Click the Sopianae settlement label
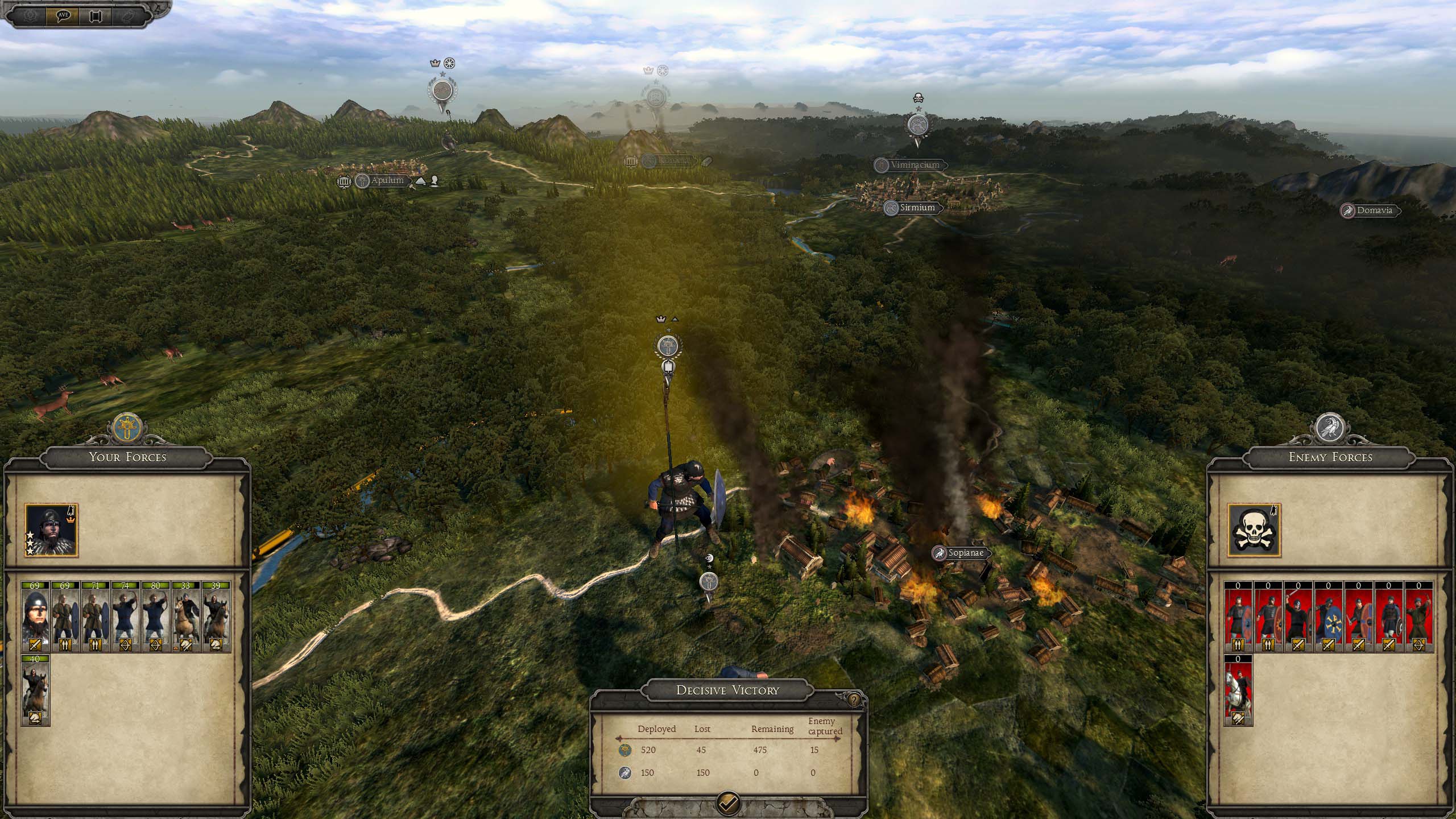 (965, 553)
